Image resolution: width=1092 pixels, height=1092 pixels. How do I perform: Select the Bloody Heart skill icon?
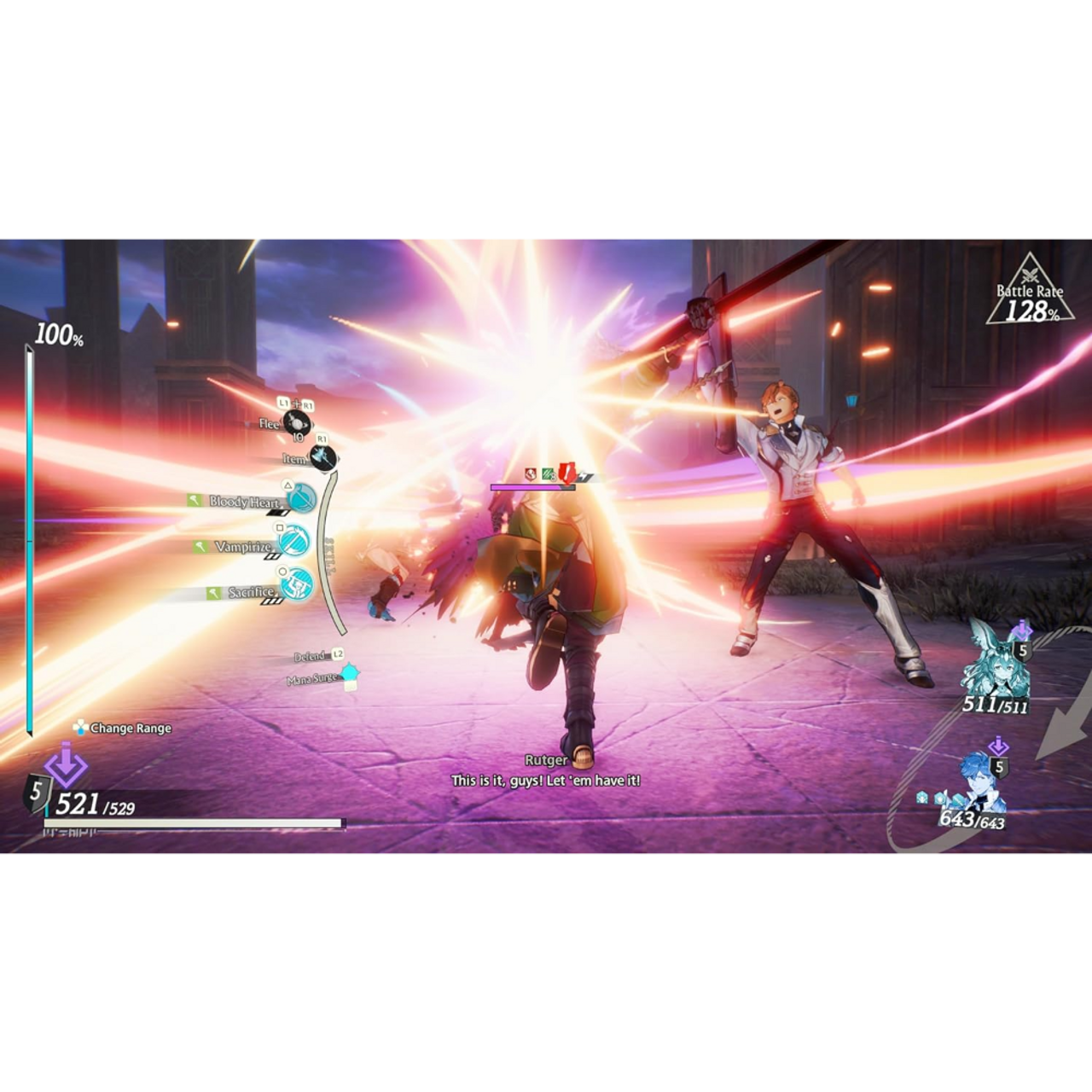299,497
